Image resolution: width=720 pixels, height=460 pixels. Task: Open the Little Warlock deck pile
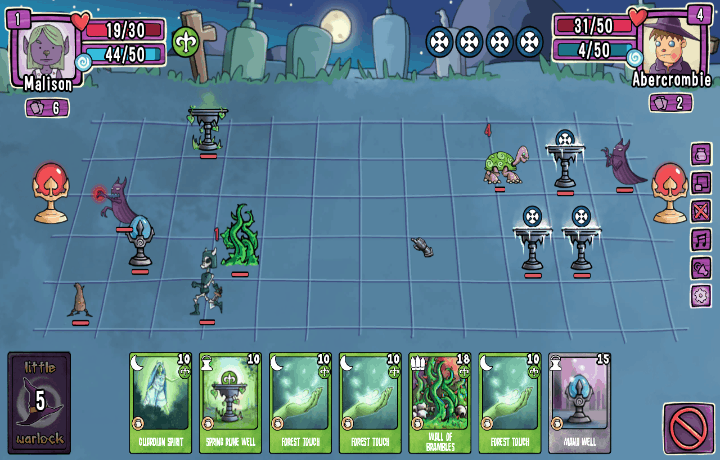(x=39, y=401)
